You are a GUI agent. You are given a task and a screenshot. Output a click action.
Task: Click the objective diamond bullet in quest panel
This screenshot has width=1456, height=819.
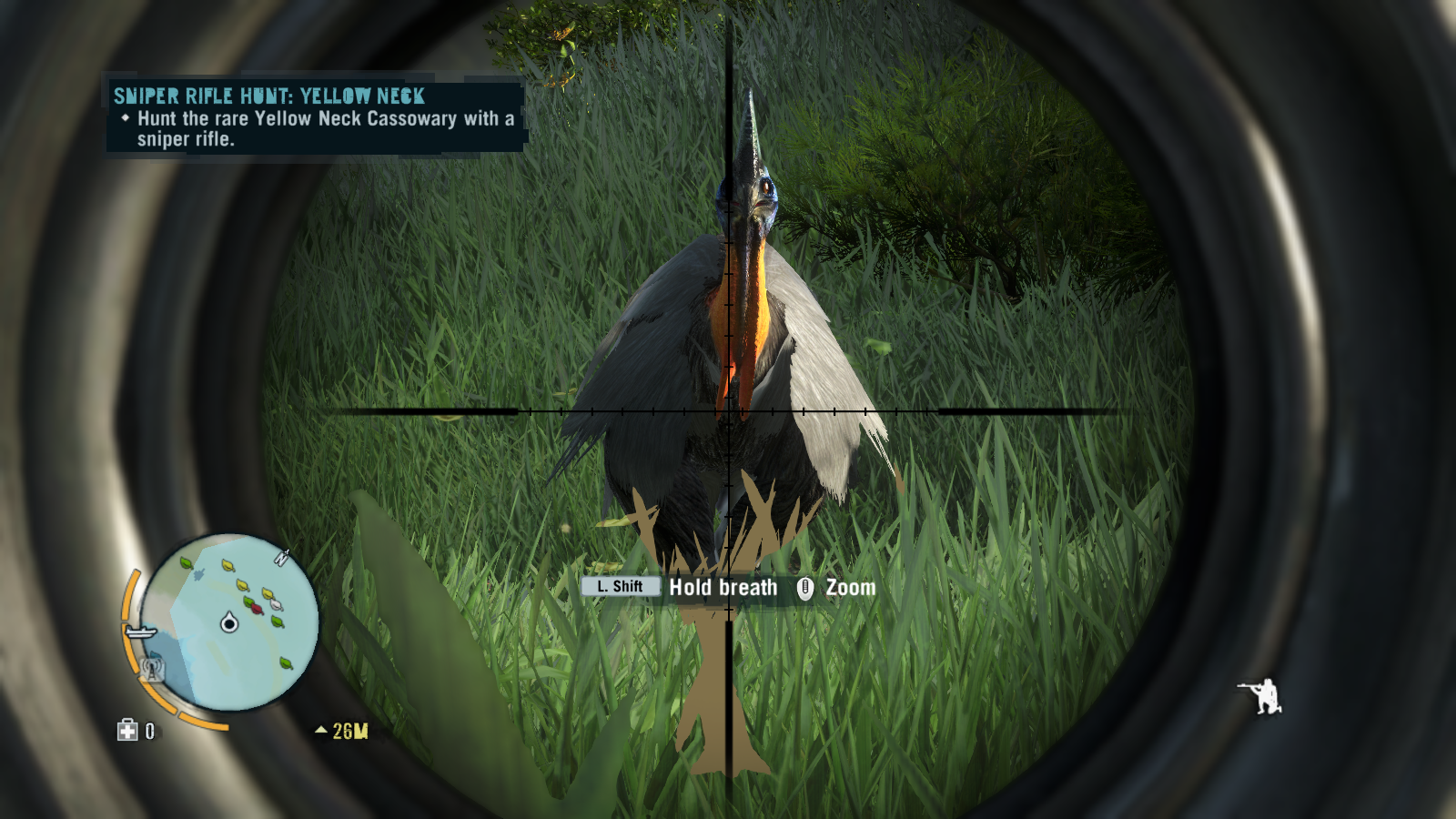126,119
